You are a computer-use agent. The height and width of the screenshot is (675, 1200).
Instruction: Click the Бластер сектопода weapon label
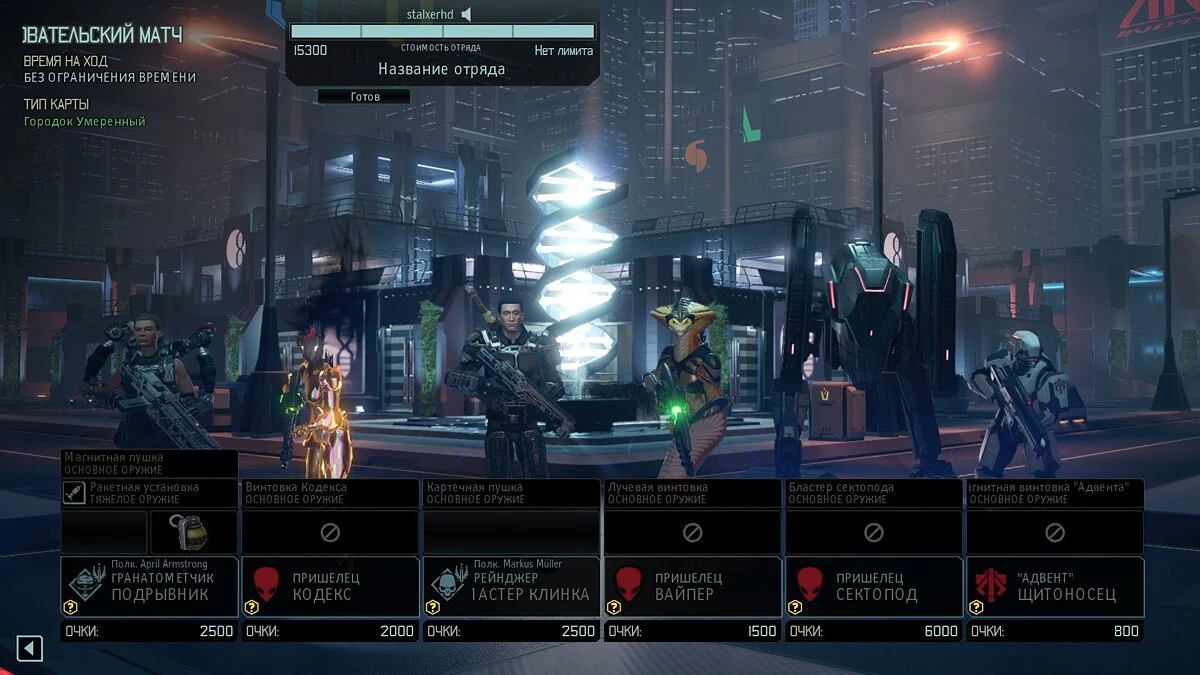(x=872, y=492)
